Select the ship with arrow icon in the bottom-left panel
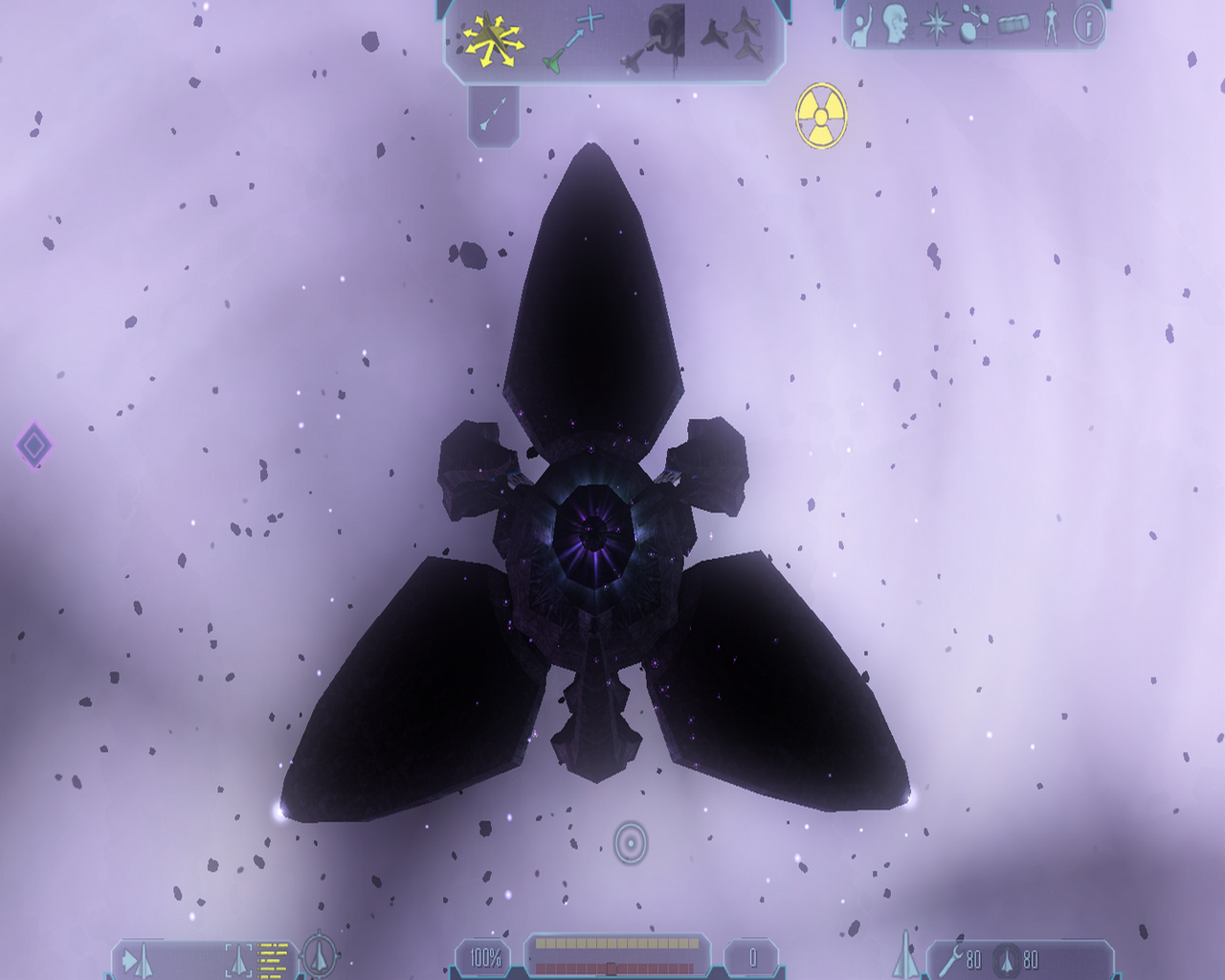Image resolution: width=1225 pixels, height=980 pixels. point(136,960)
